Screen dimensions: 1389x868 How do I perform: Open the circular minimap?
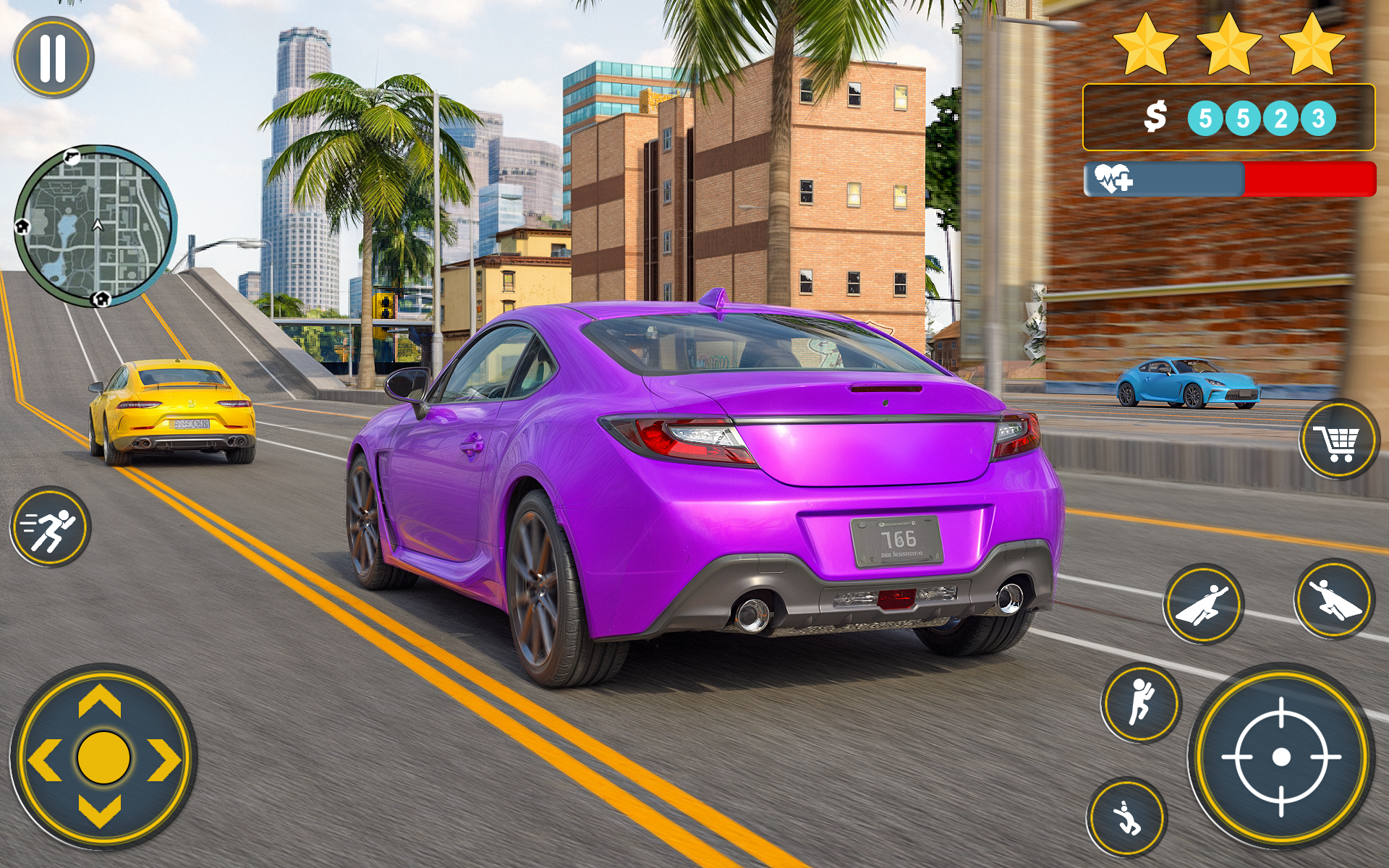[x=96, y=224]
